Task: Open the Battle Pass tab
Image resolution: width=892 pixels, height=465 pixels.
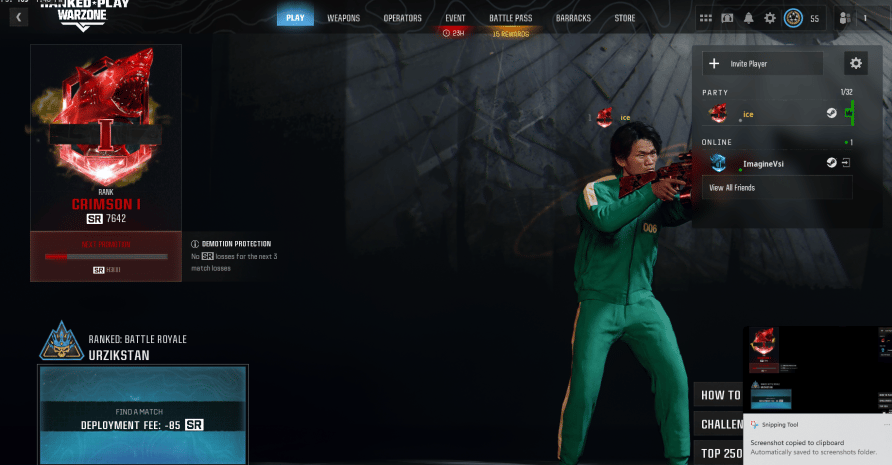Action: coord(509,18)
